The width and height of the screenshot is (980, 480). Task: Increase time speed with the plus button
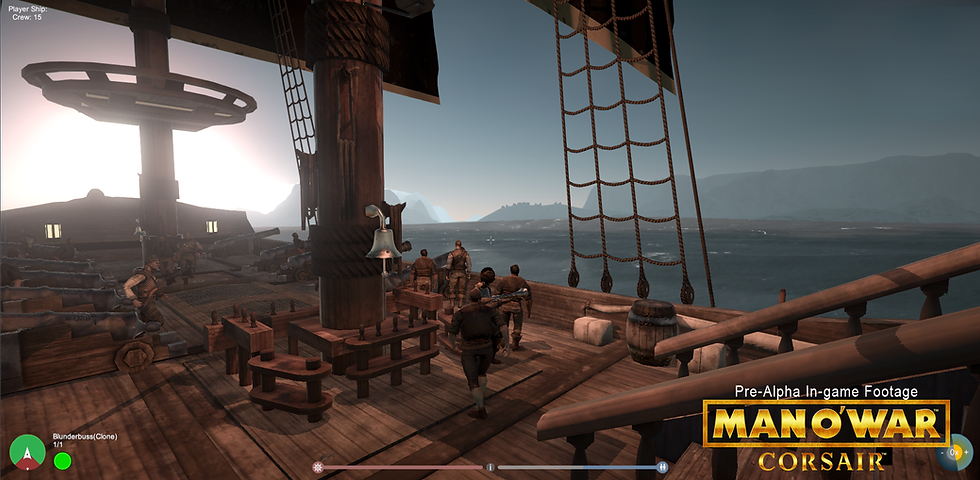[x=967, y=454]
